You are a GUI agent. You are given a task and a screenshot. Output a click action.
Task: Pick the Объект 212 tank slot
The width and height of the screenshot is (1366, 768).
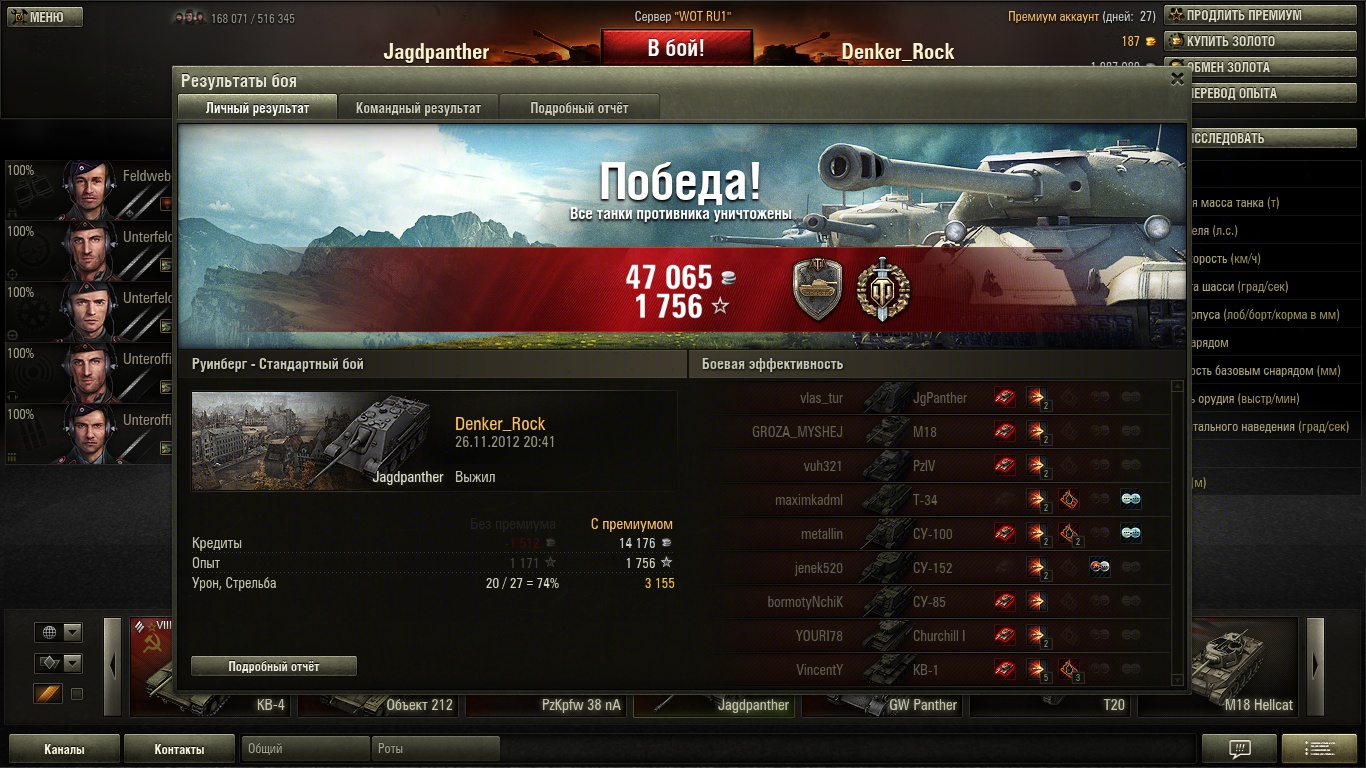coord(382,704)
